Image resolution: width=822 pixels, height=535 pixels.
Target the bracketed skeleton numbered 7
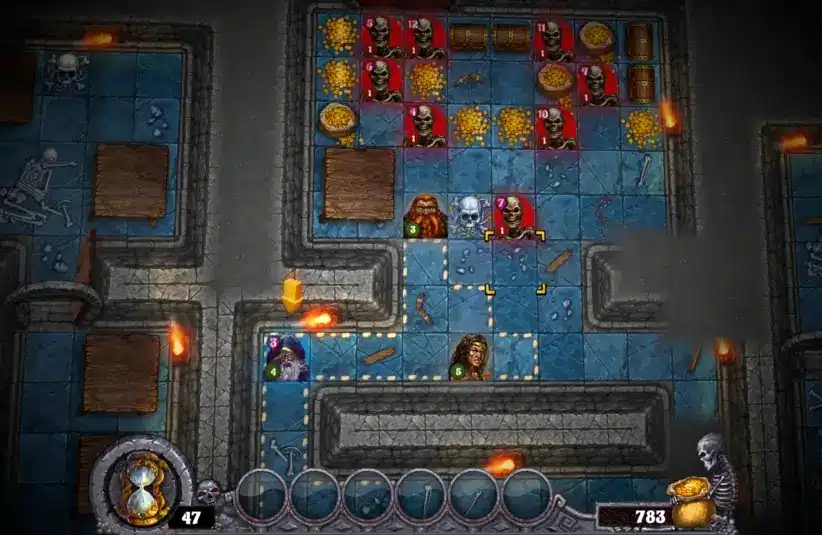click(514, 216)
